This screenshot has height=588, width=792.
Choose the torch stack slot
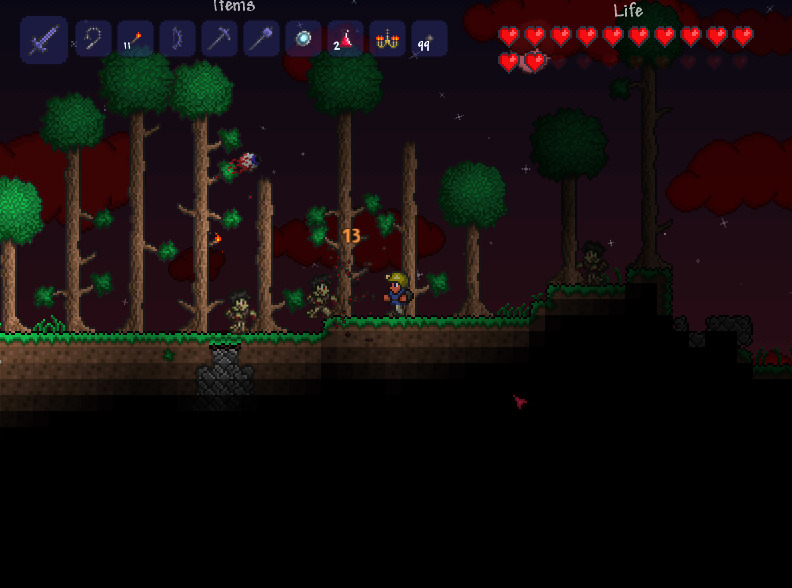(135, 39)
